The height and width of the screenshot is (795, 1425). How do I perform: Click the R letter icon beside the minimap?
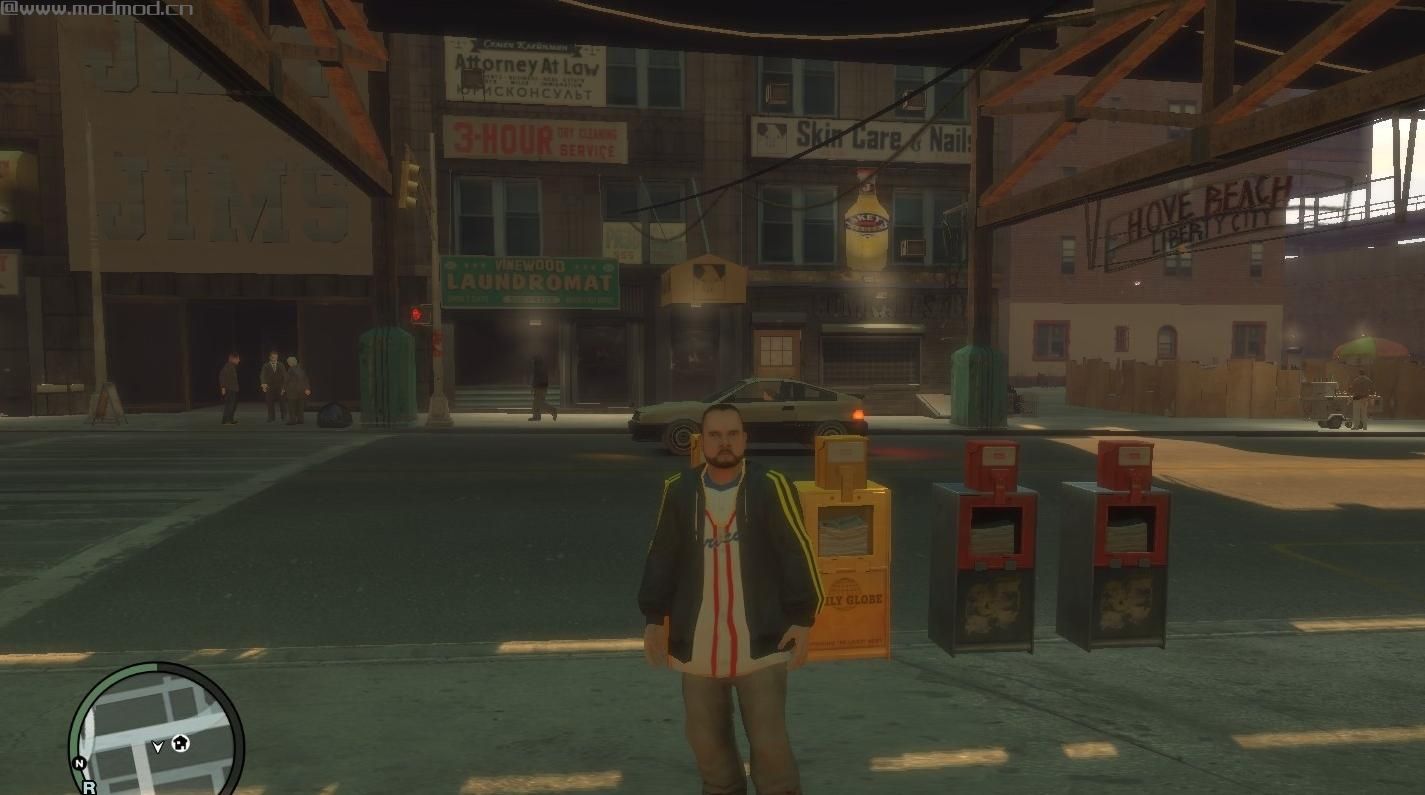pyautogui.click(x=90, y=786)
